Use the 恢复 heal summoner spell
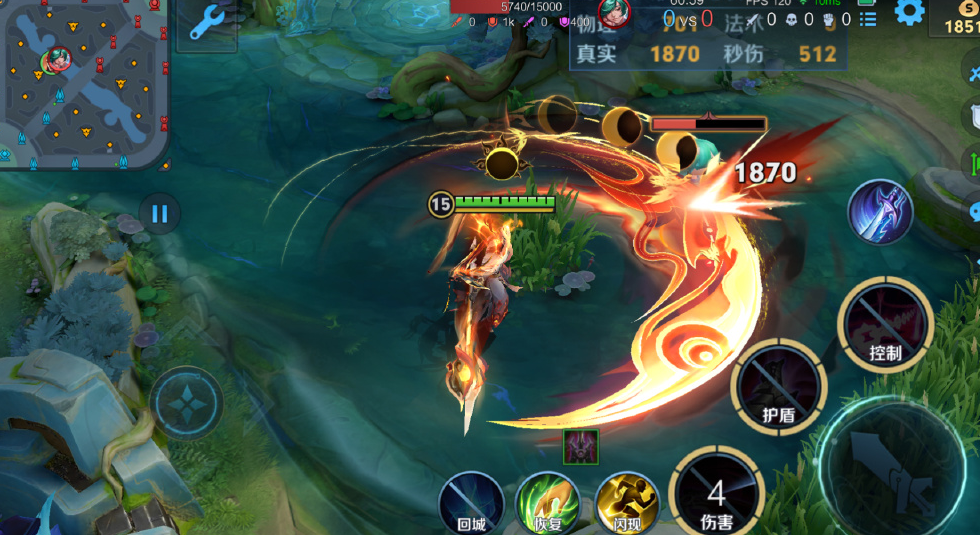Screen dimensions: 980x535 coord(547,503)
